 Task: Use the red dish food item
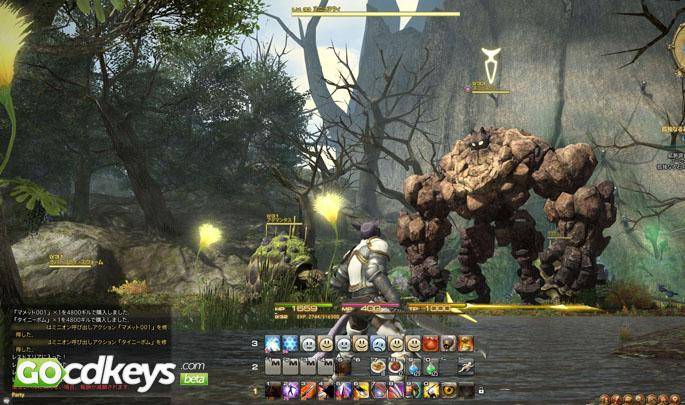396,367
